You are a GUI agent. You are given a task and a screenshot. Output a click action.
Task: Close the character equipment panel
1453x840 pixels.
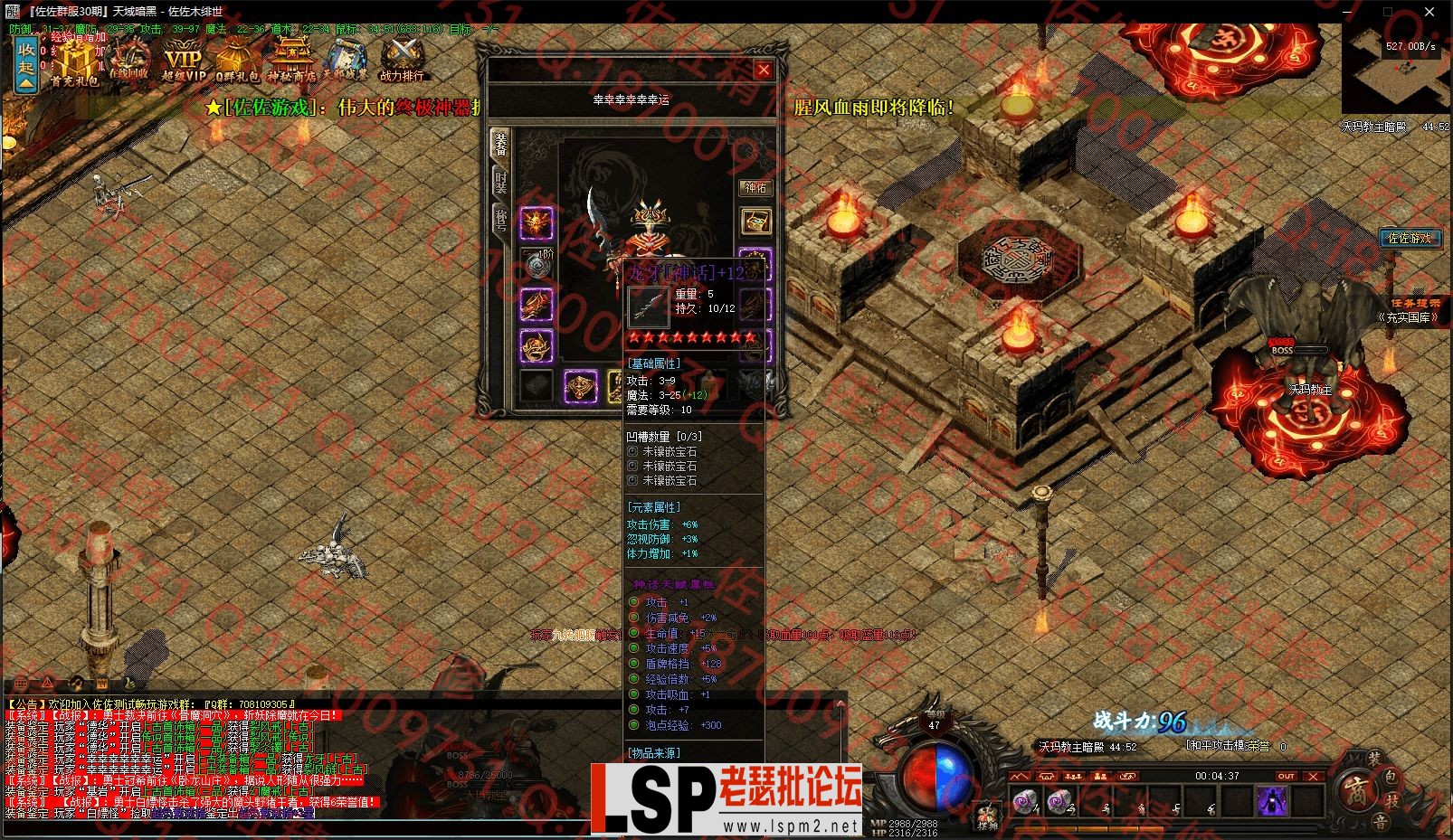[x=764, y=70]
